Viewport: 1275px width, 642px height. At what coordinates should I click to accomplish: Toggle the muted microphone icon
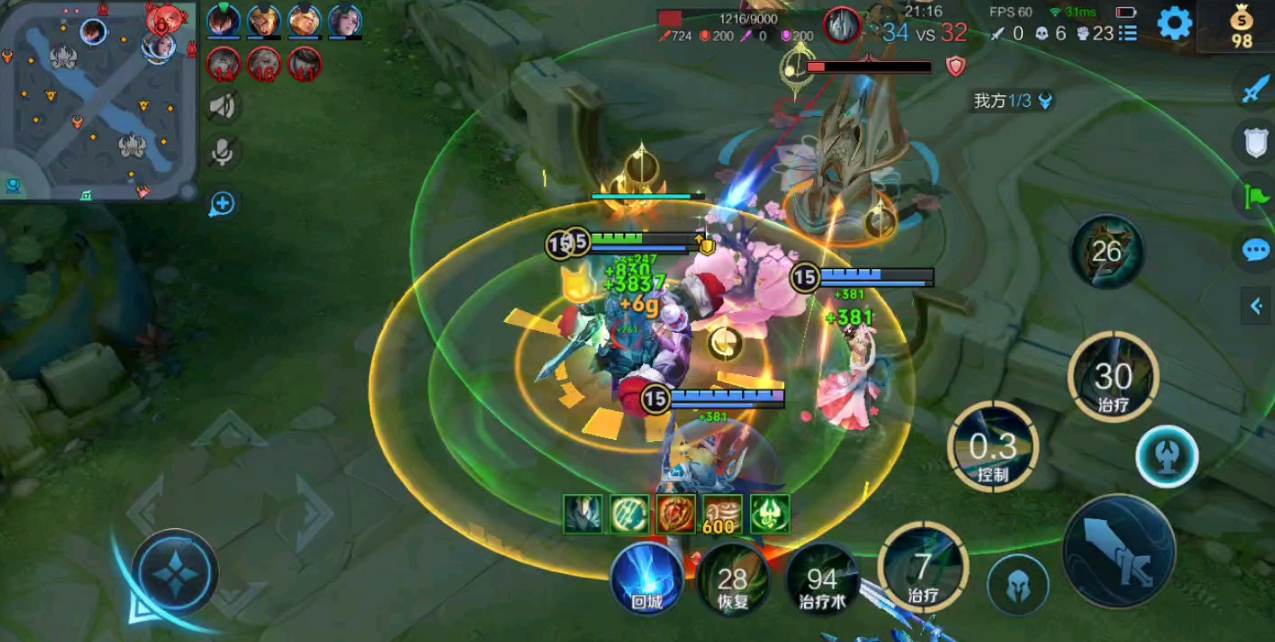222,152
